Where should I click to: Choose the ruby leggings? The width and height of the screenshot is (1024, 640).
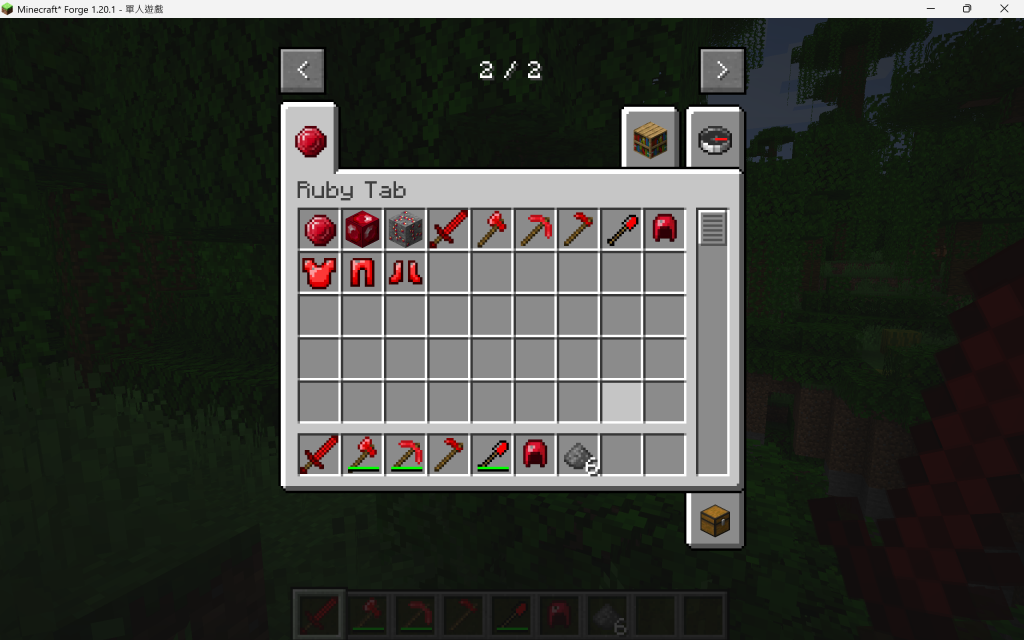(363, 272)
